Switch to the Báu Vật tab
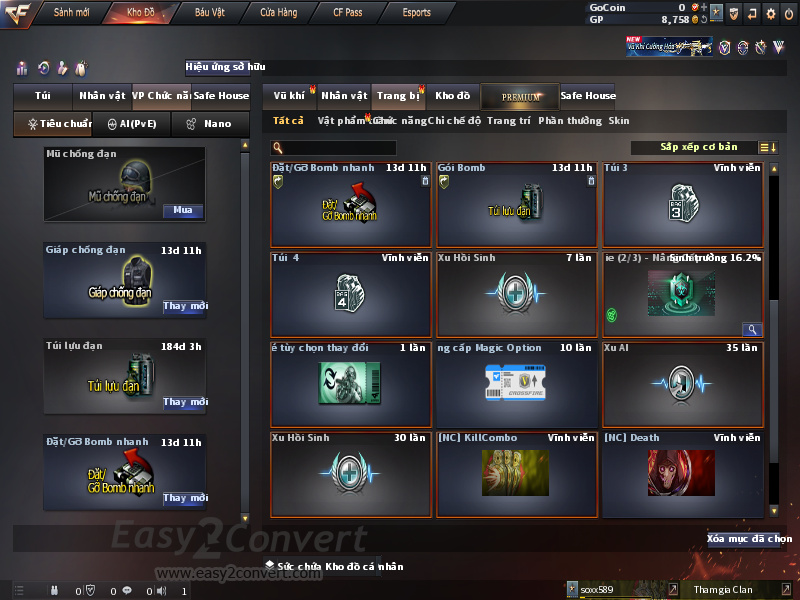The width and height of the screenshot is (800, 600). 209,13
